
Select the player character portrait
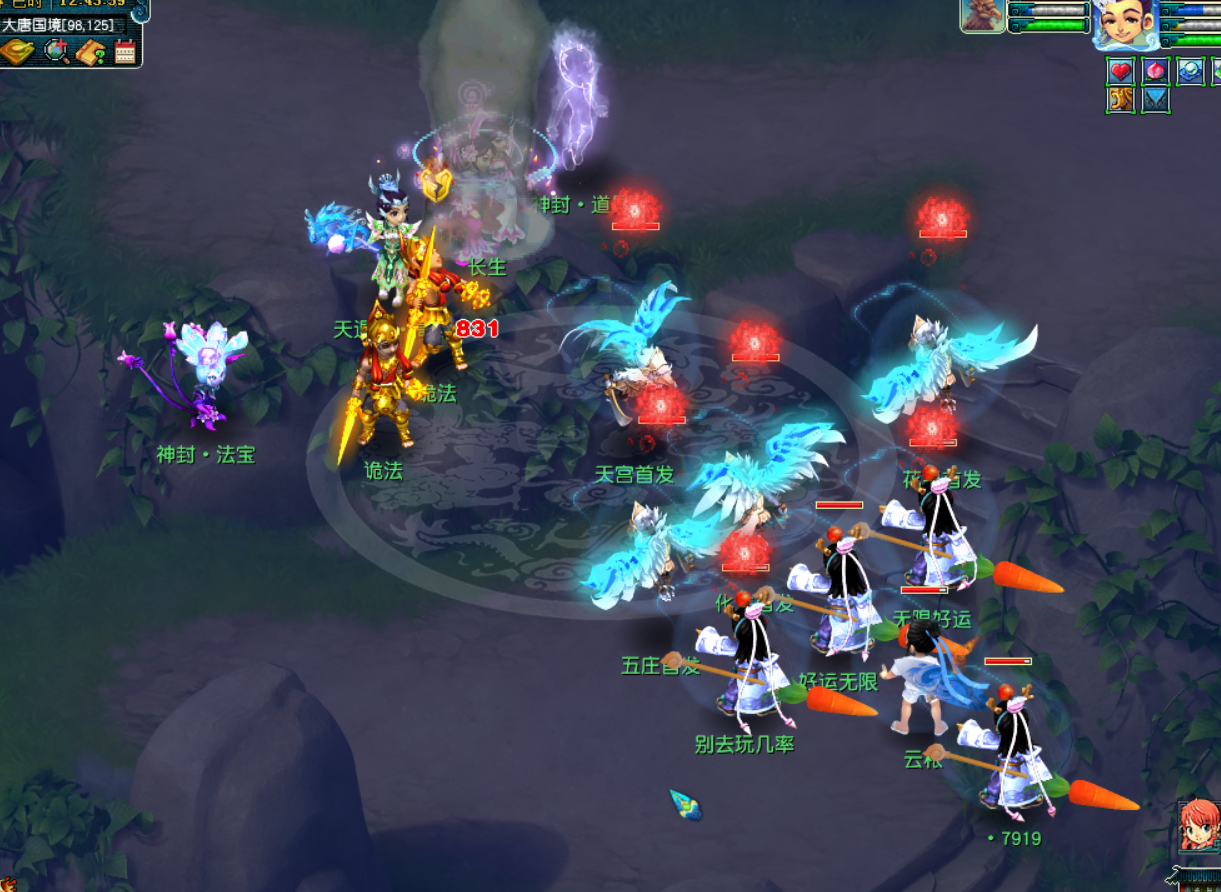pos(1125,24)
